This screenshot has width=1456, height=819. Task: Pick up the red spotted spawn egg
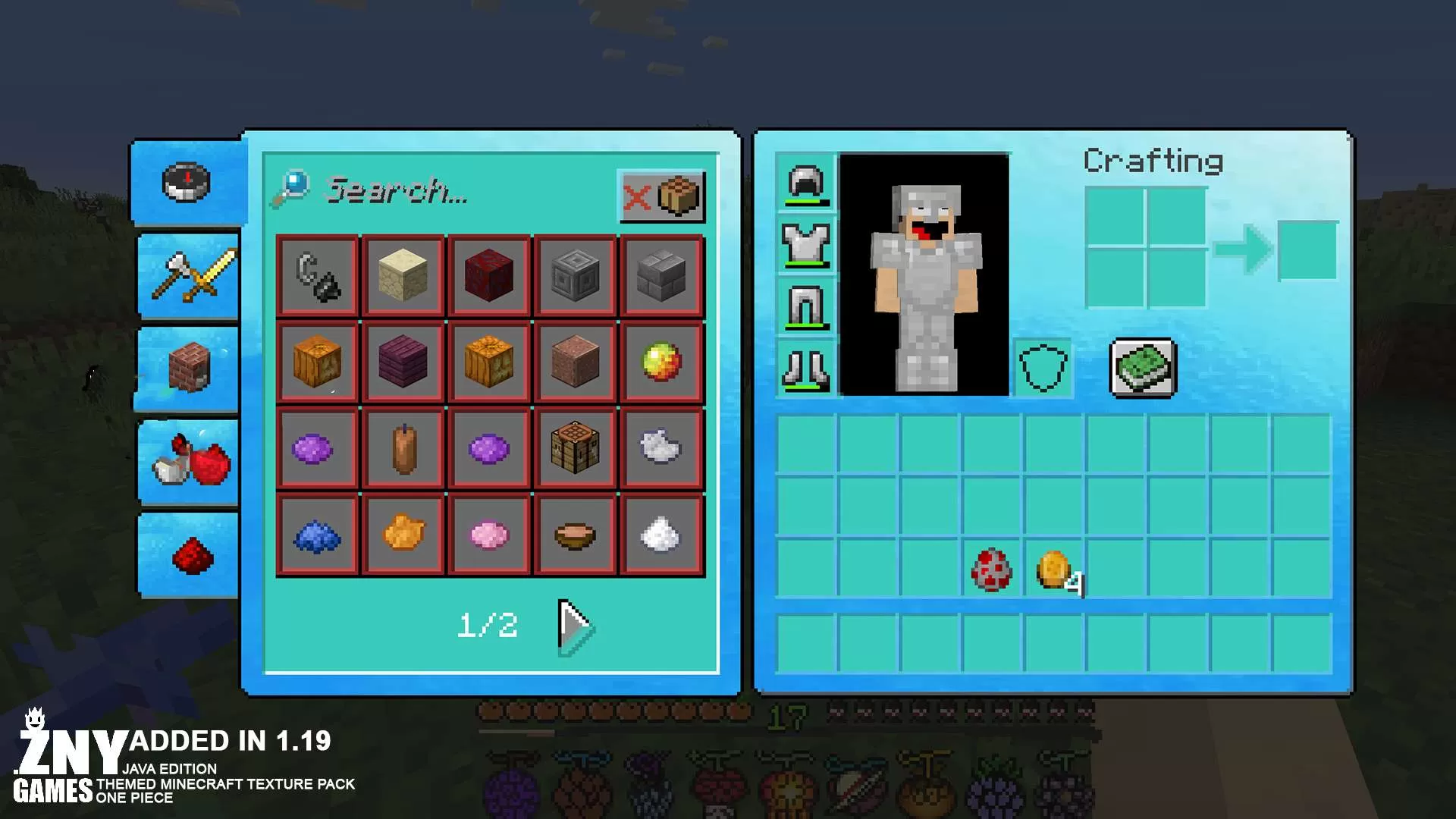point(991,569)
